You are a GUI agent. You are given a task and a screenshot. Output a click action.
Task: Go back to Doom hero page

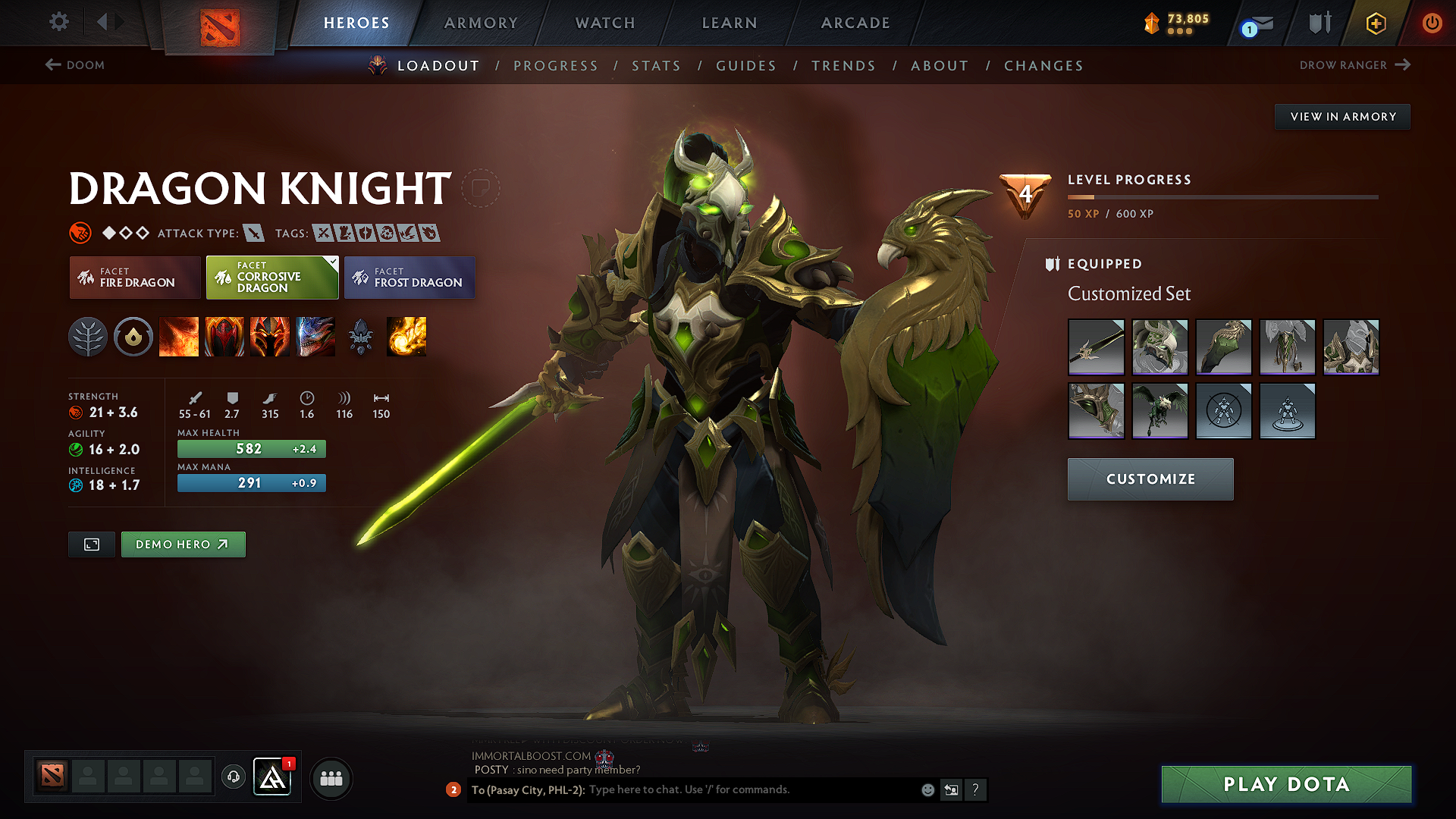point(74,65)
